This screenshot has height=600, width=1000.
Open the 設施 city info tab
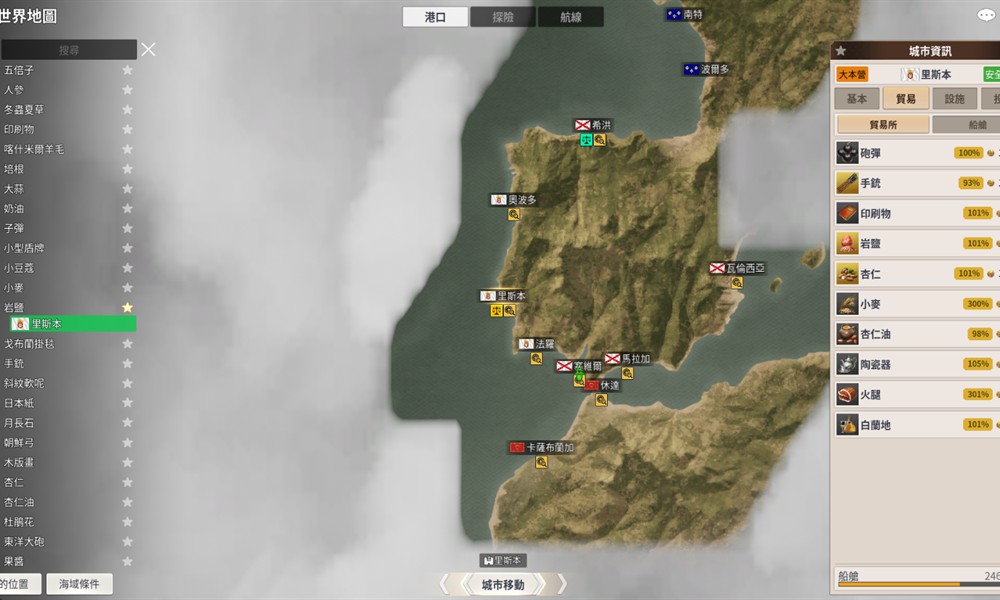click(954, 99)
